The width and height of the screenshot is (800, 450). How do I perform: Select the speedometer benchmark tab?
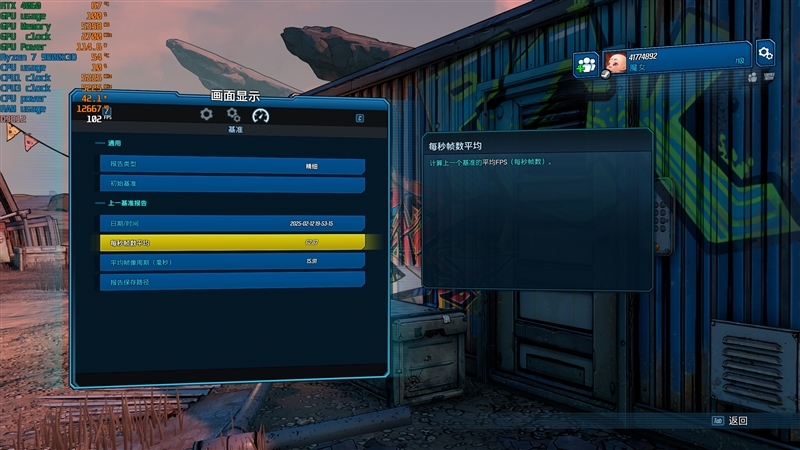tap(261, 115)
